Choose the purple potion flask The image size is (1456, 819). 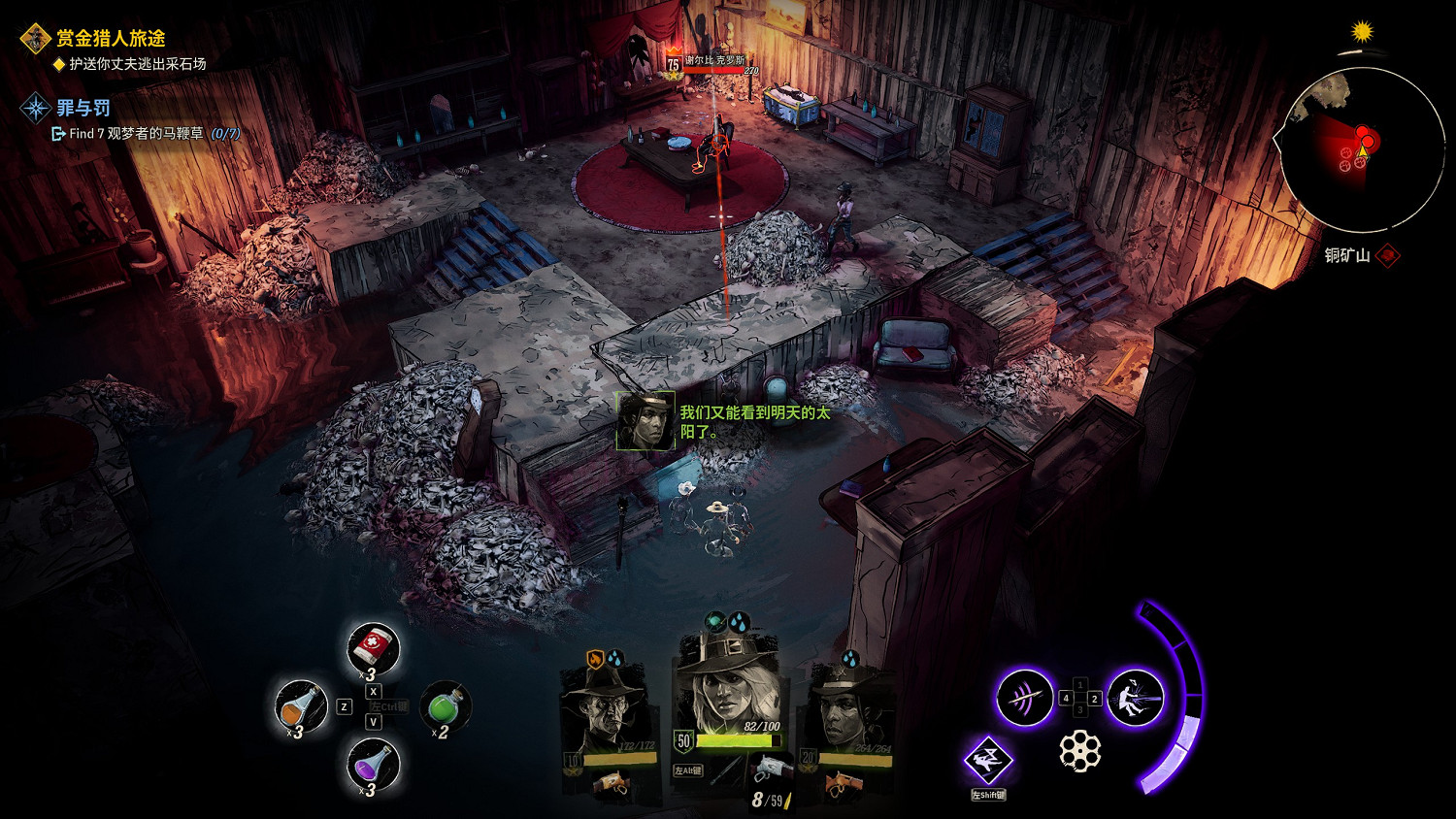pyautogui.click(x=373, y=765)
